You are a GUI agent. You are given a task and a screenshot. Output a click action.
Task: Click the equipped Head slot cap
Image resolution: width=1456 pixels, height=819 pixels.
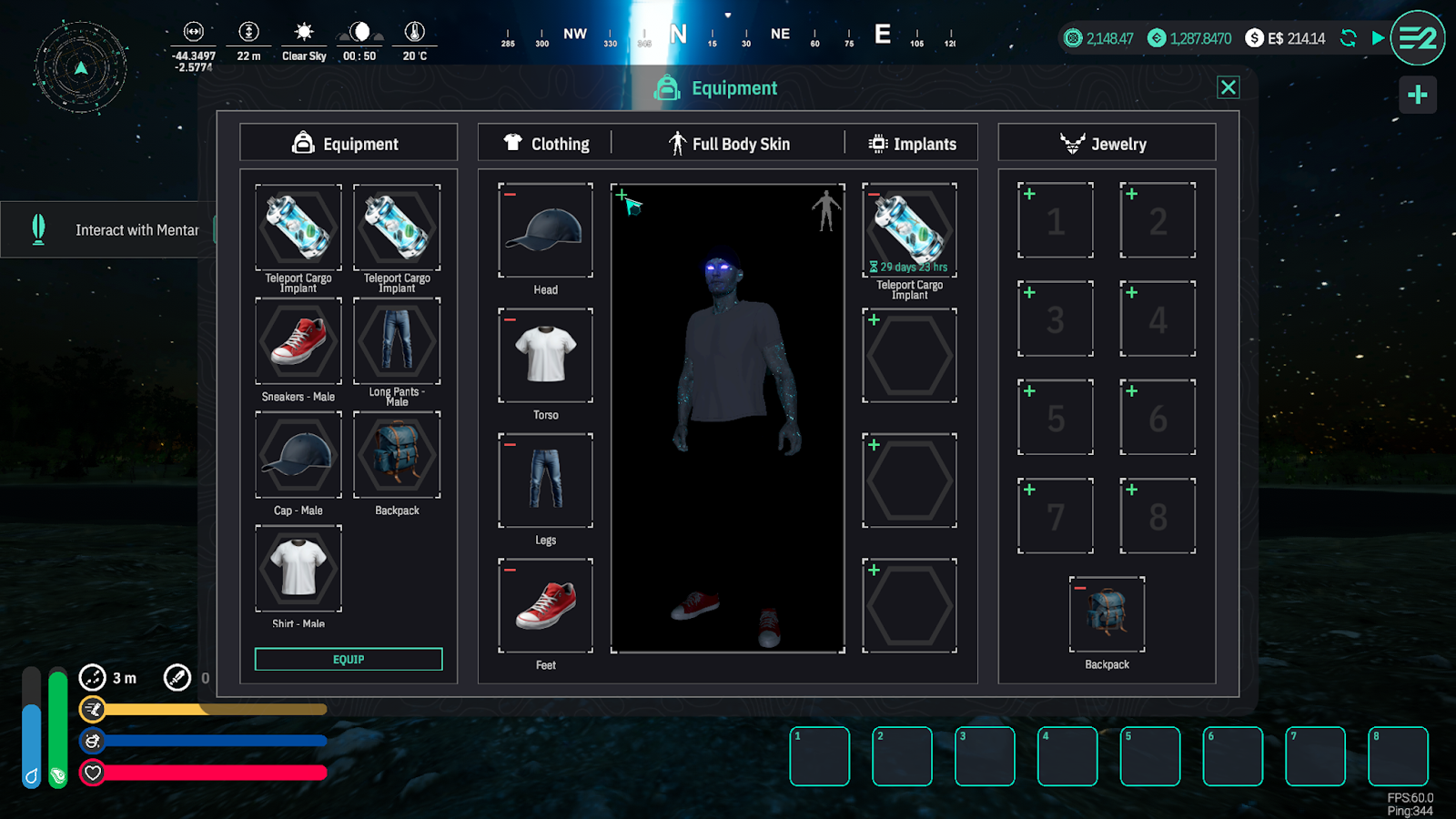click(x=545, y=230)
